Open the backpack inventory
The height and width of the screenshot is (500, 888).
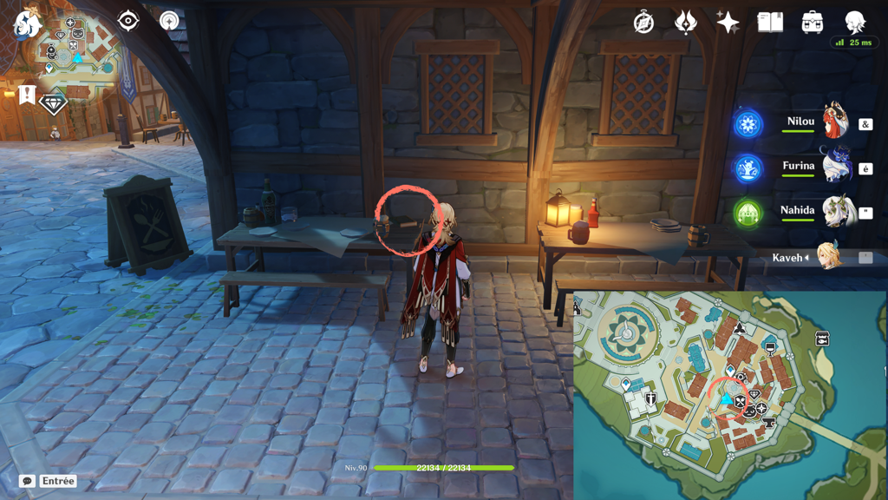(812, 22)
